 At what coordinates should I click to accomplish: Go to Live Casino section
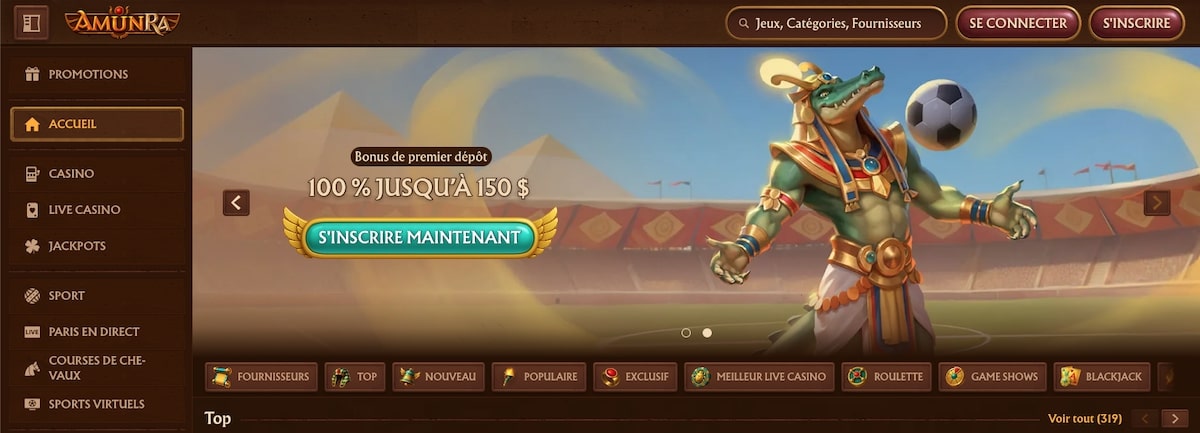tap(84, 210)
